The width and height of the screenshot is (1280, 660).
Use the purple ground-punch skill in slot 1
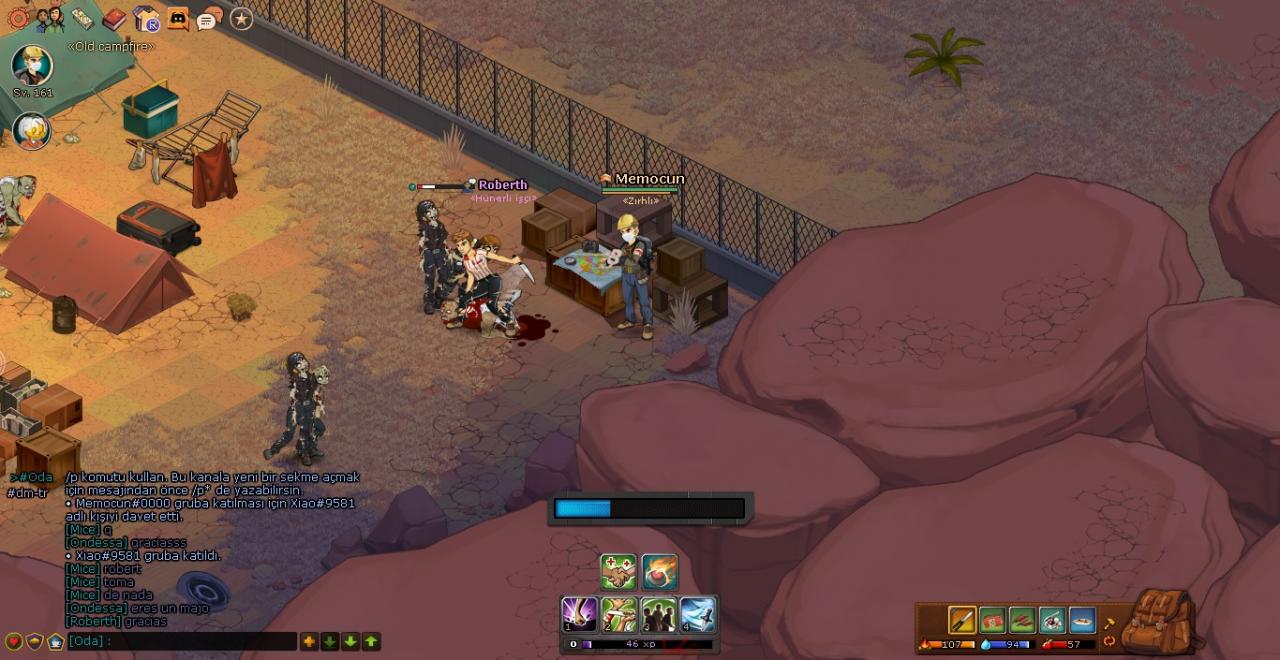580,614
